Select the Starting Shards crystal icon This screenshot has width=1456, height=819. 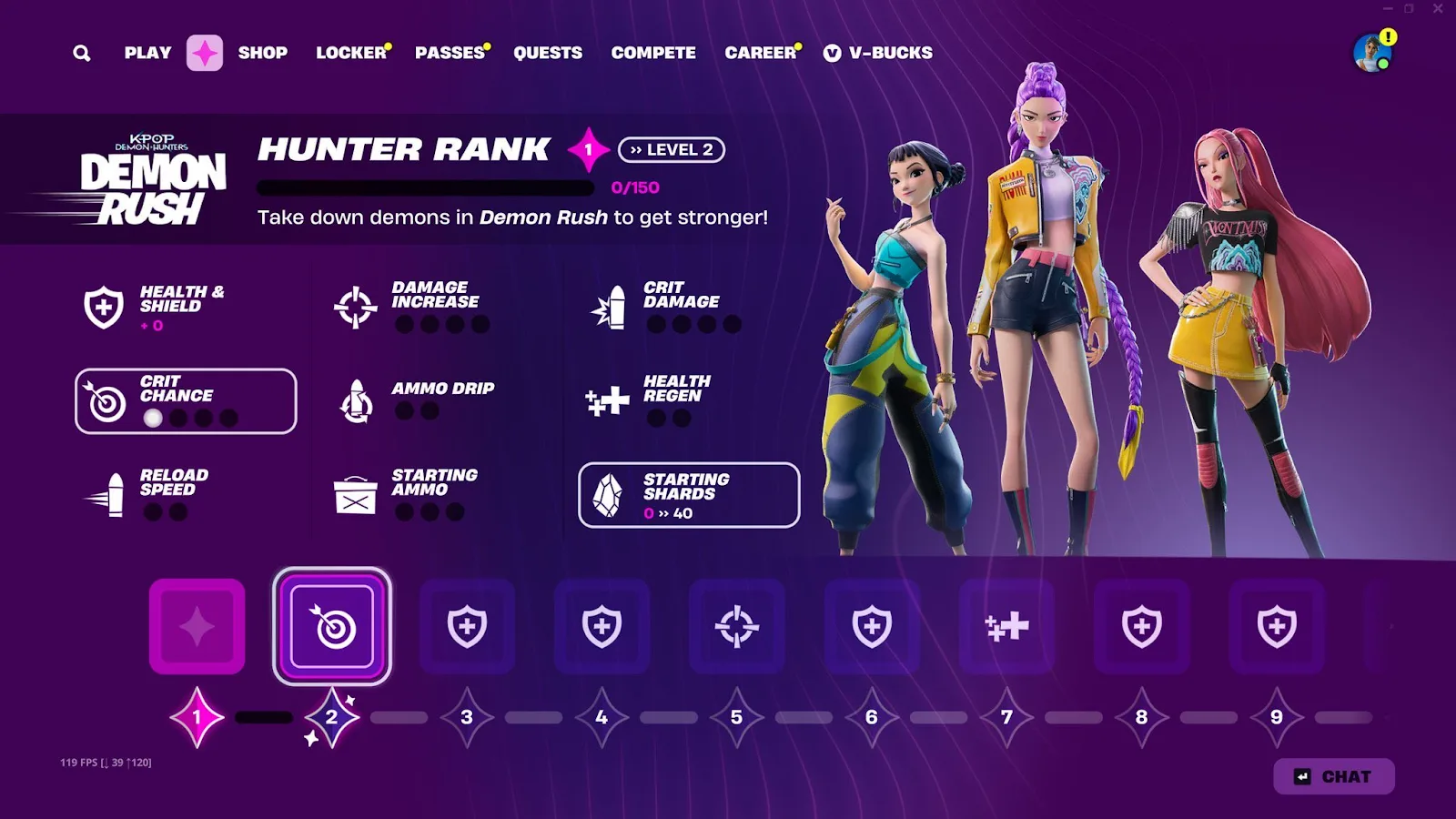pyautogui.click(x=610, y=494)
